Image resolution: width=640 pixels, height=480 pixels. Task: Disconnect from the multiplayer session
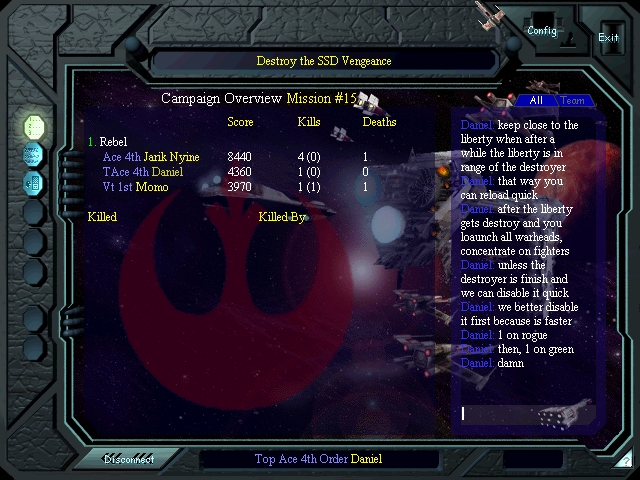[129, 459]
